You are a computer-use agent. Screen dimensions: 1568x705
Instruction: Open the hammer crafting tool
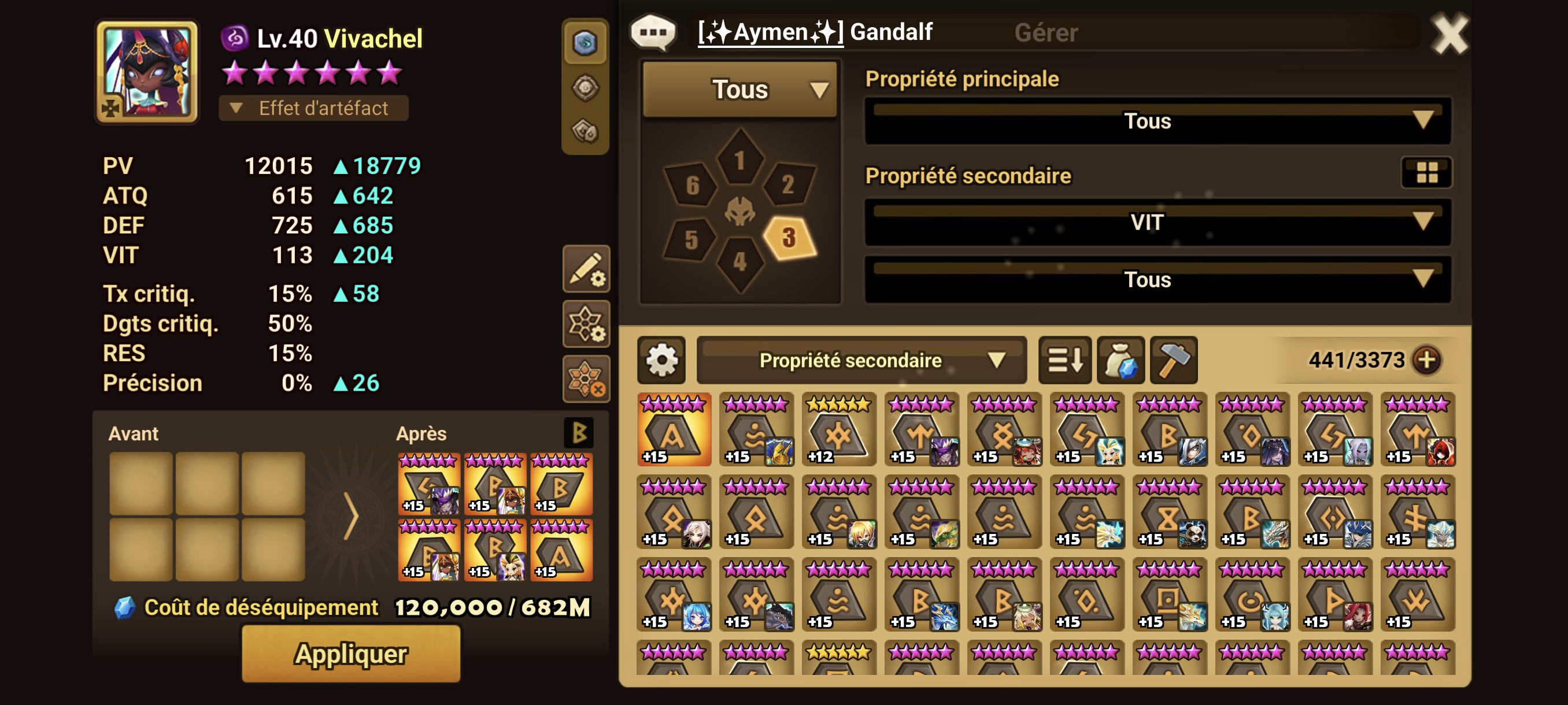[x=1174, y=360]
